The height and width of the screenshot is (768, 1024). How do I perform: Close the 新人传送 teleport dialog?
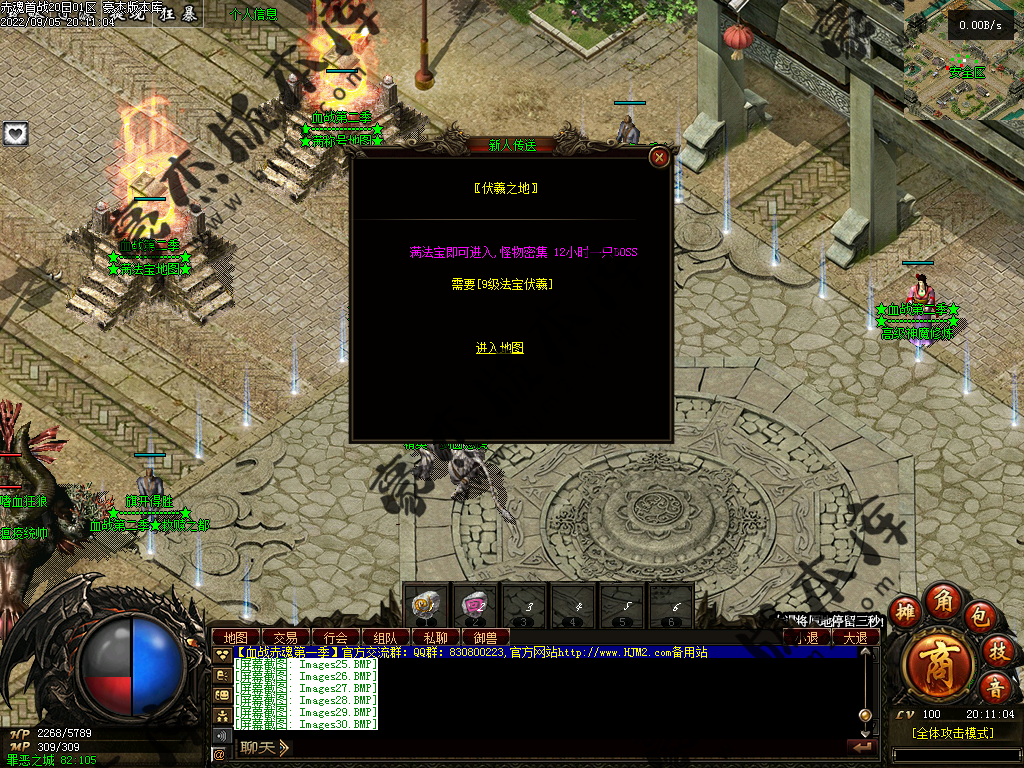[659, 157]
